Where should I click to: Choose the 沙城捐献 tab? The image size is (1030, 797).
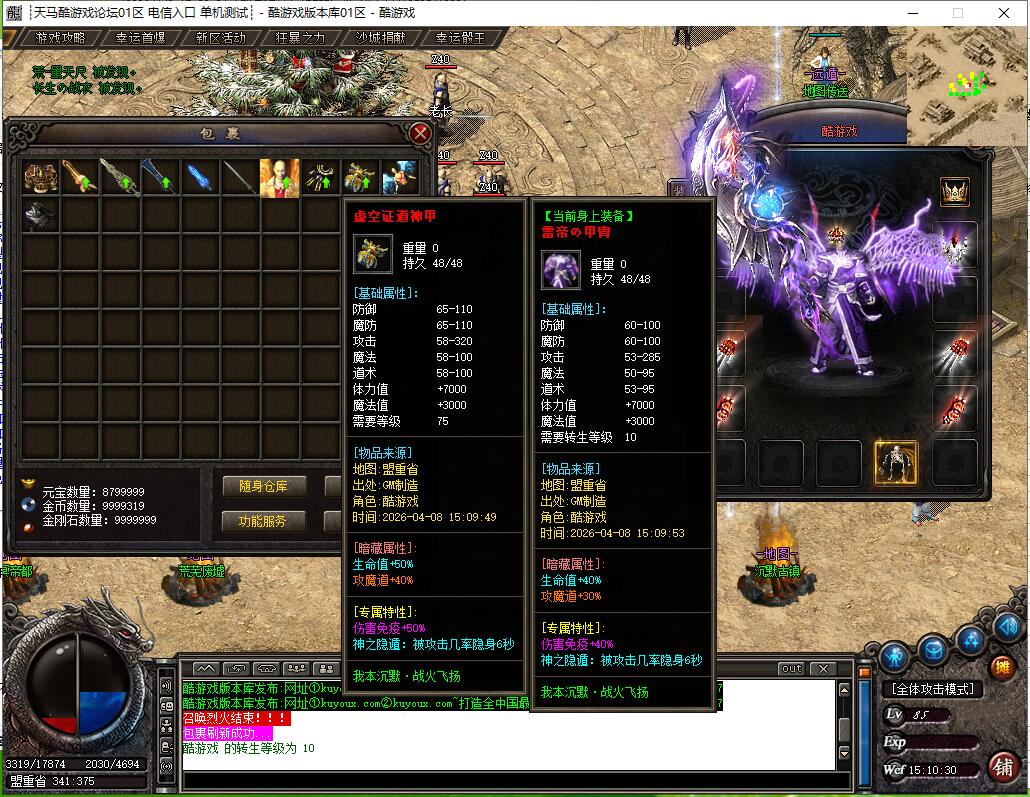381,38
